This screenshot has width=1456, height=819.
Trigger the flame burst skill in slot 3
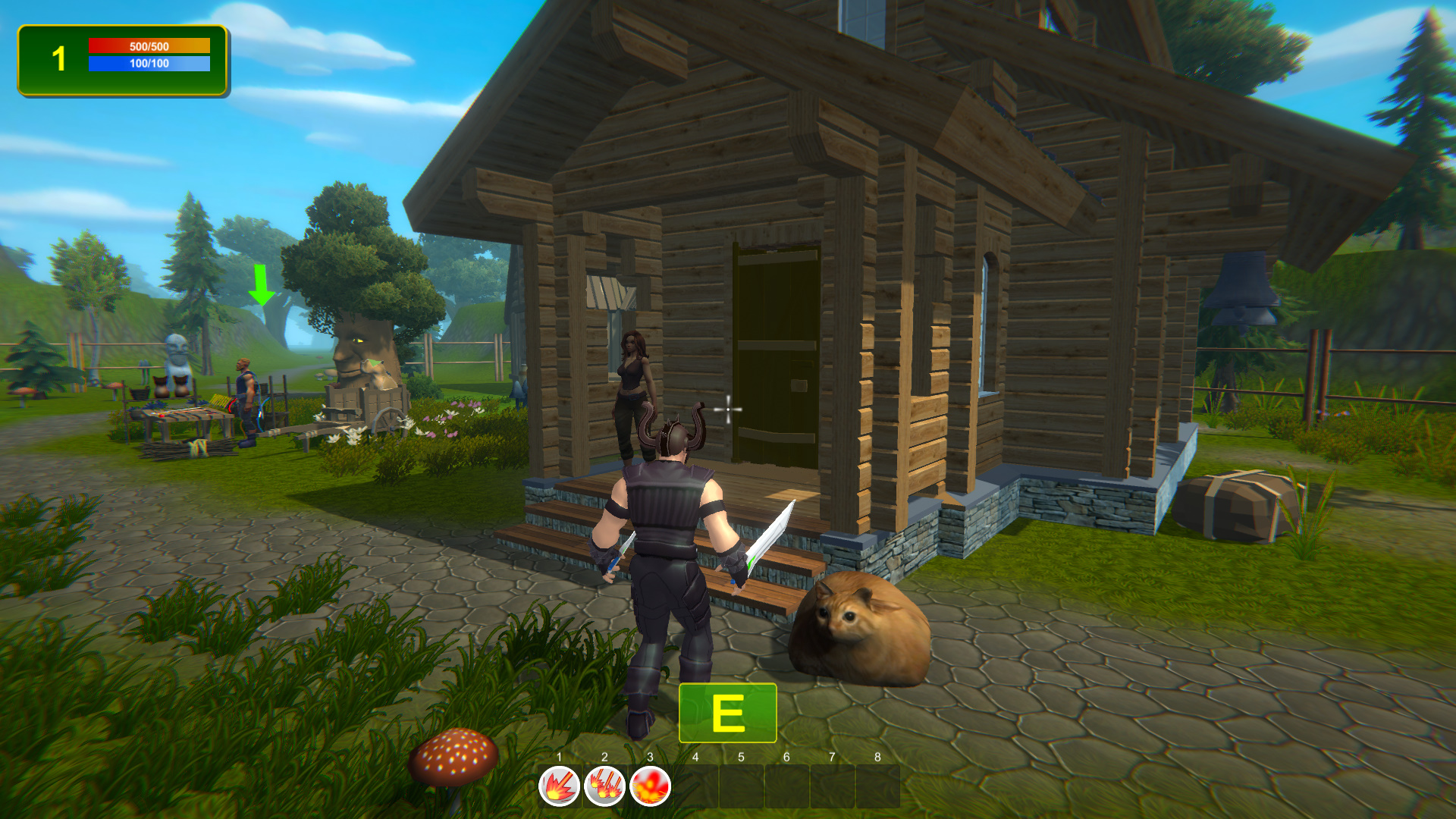(651, 786)
